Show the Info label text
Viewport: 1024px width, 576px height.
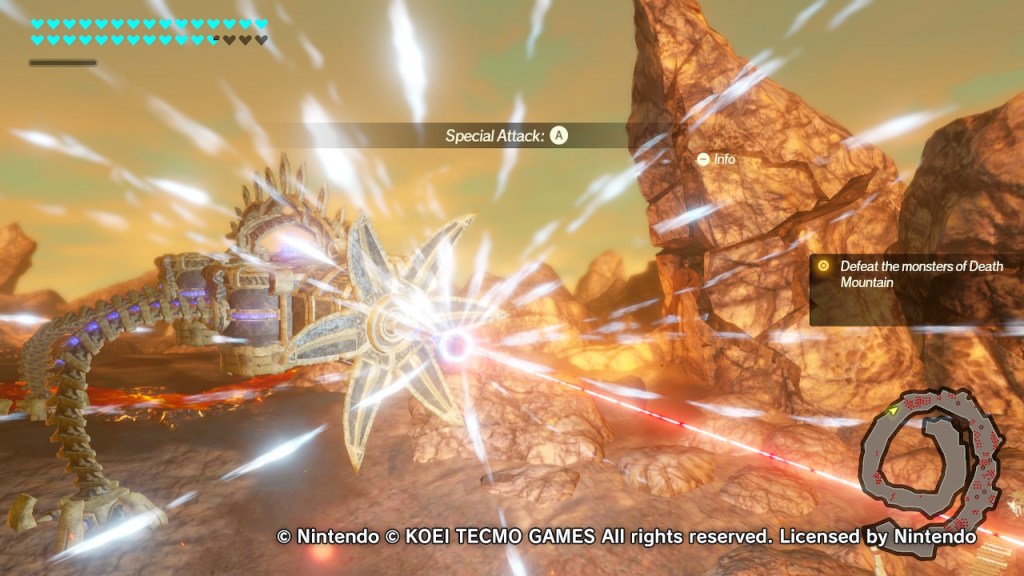tap(725, 159)
